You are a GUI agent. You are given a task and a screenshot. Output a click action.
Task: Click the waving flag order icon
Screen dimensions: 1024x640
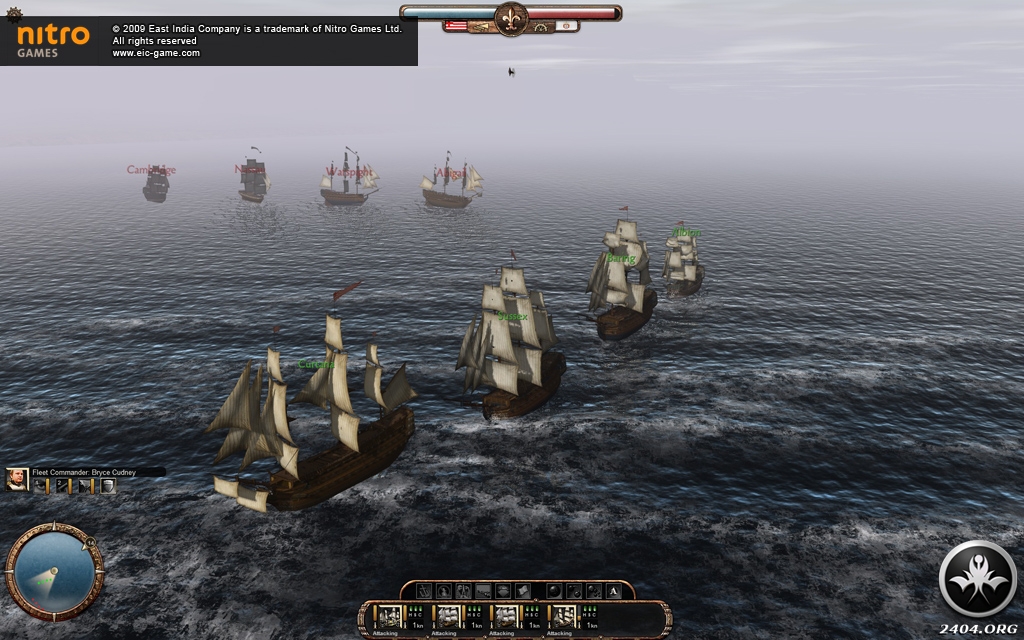(523, 591)
